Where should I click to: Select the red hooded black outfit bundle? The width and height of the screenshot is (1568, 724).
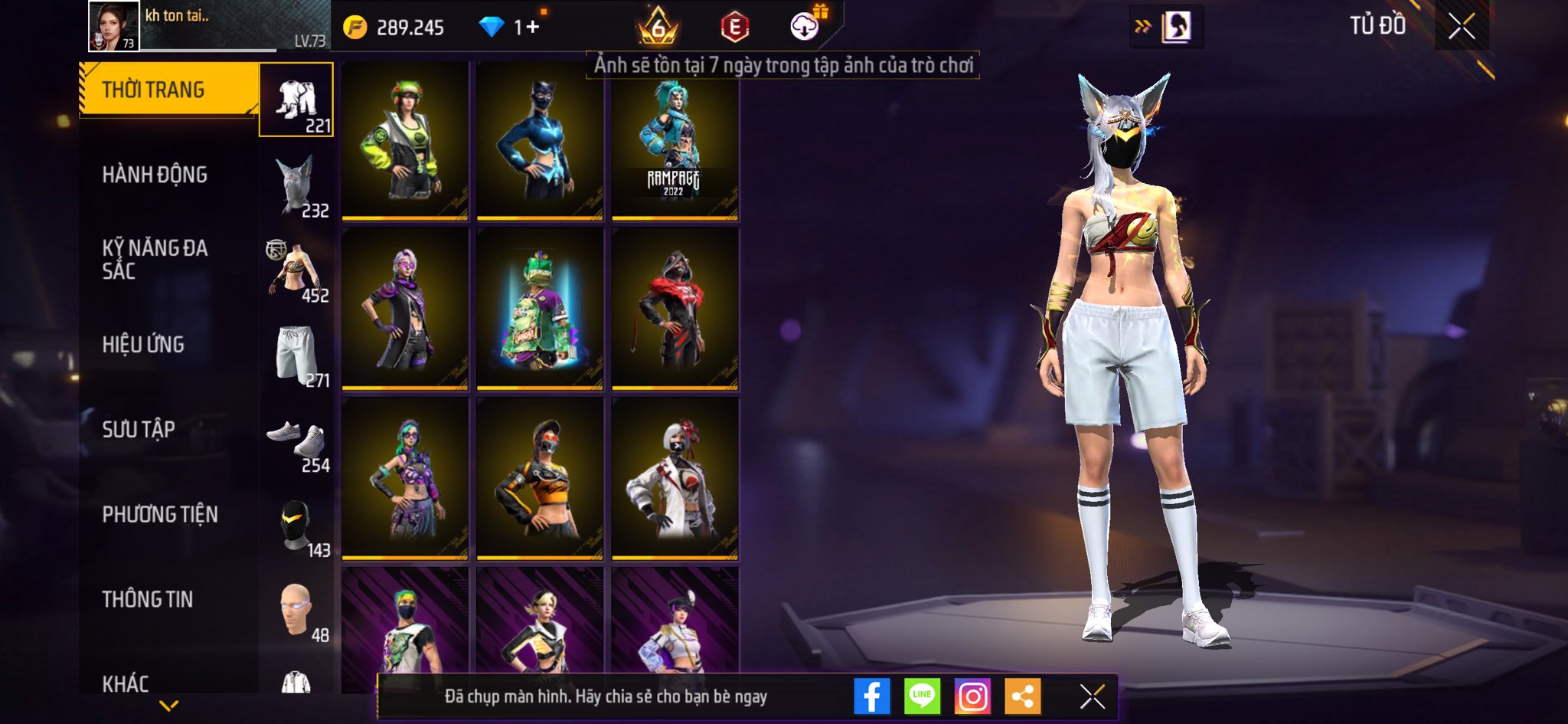pyautogui.click(x=675, y=309)
